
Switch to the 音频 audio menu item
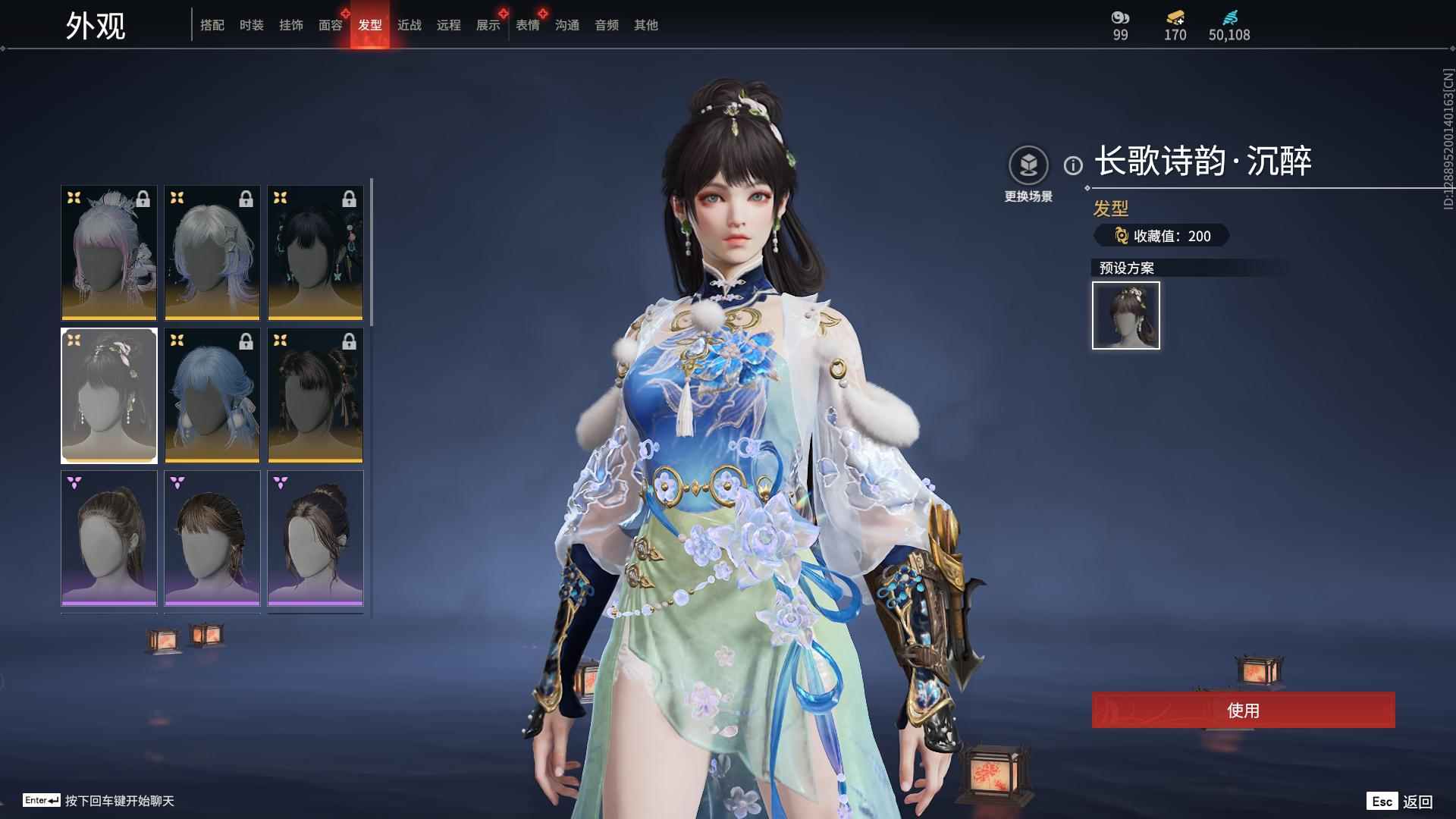605,25
